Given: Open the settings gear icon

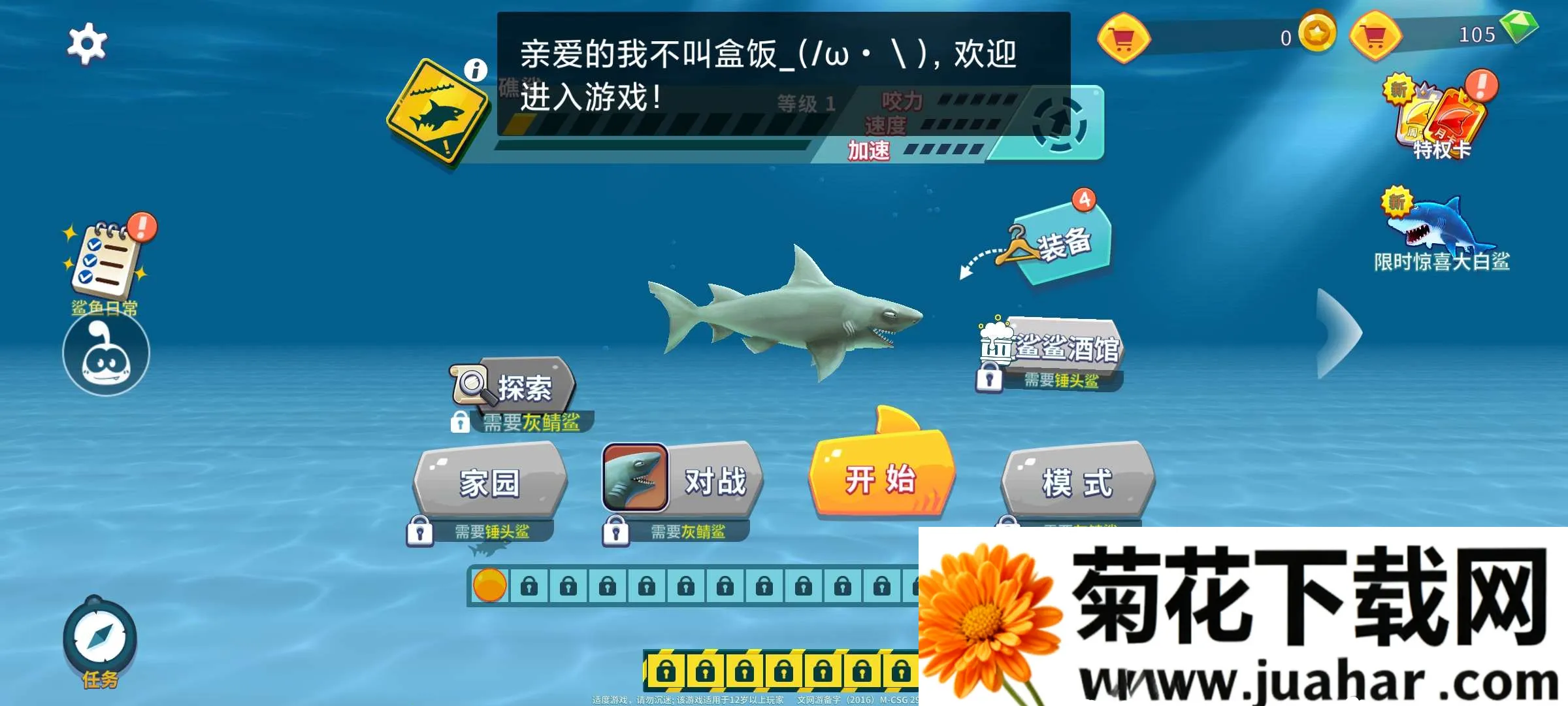Looking at the screenshot, I should point(87,42).
